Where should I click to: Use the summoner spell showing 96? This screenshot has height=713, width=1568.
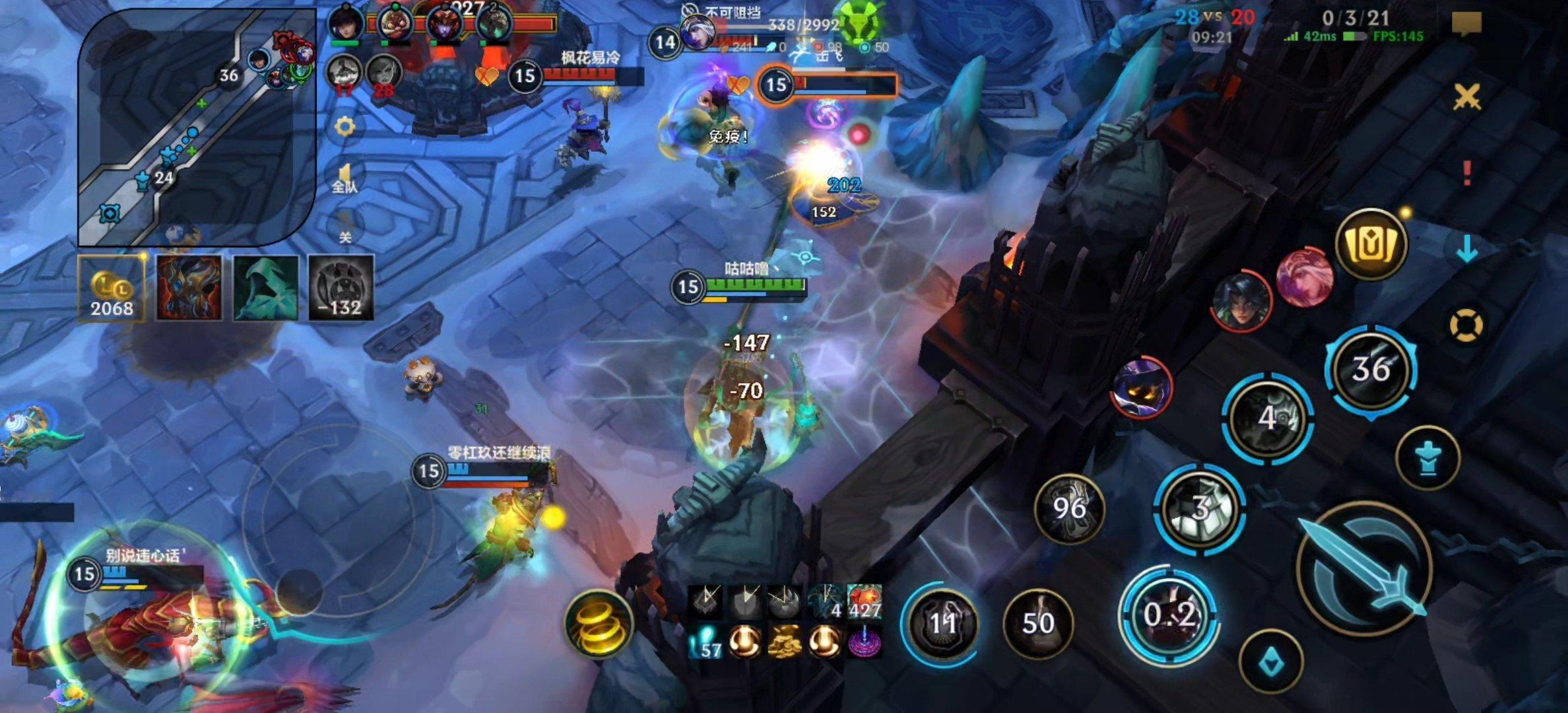click(x=1069, y=508)
